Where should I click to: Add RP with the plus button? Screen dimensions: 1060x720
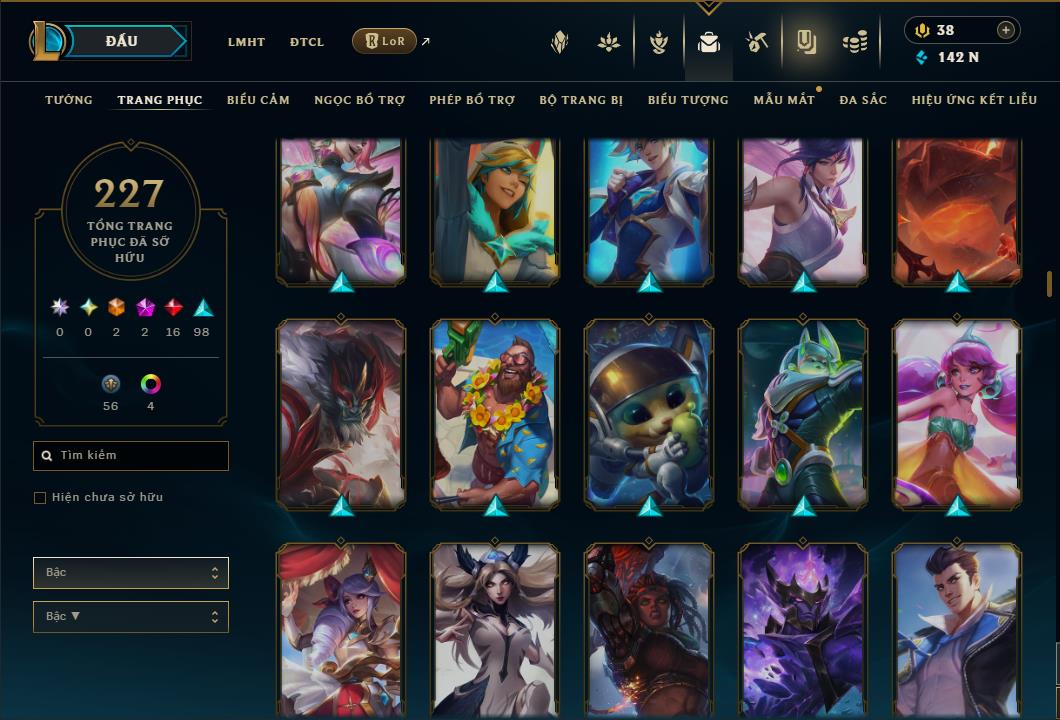1005,30
